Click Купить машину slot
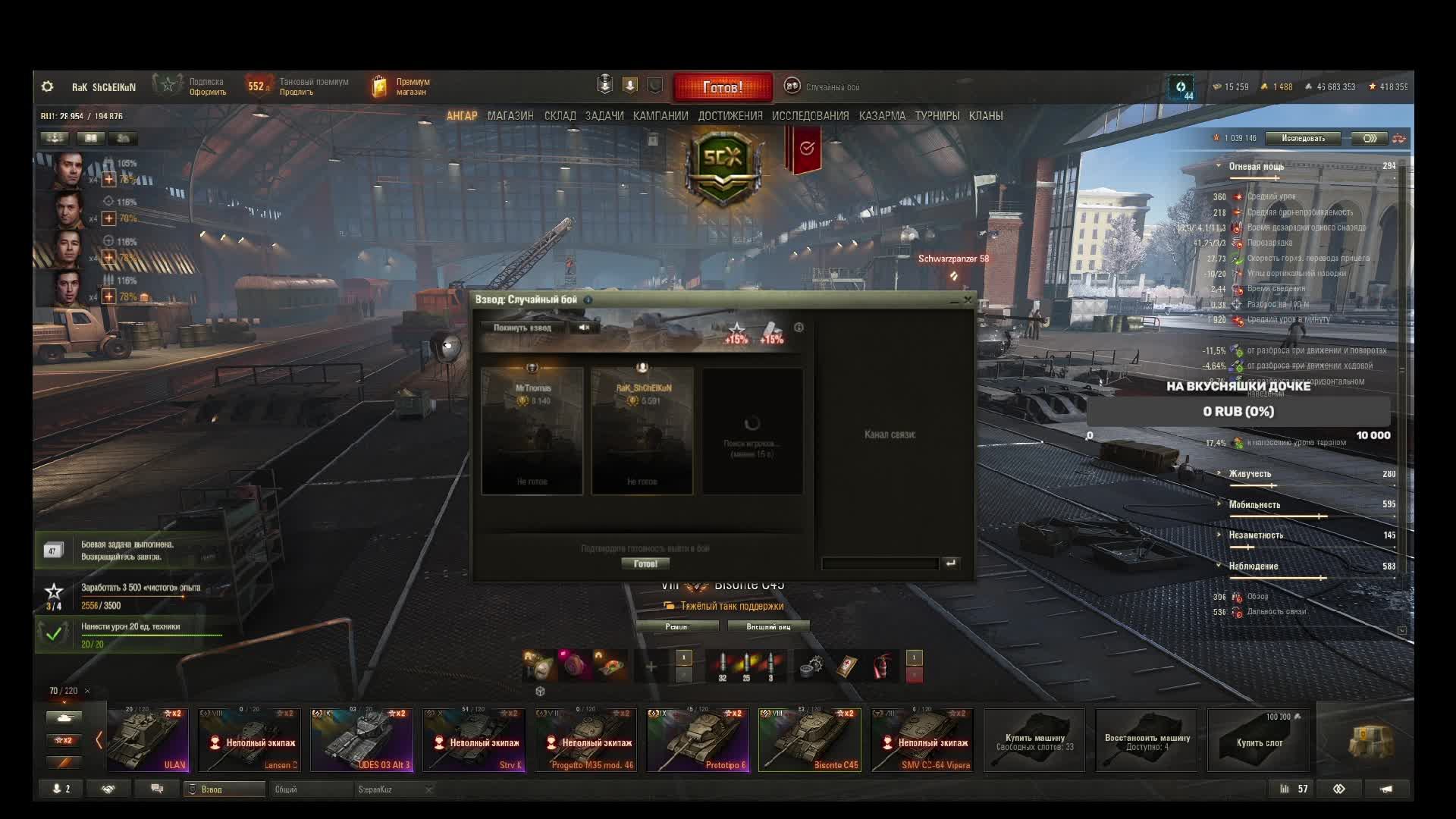The image size is (1456, 819). click(1034, 741)
